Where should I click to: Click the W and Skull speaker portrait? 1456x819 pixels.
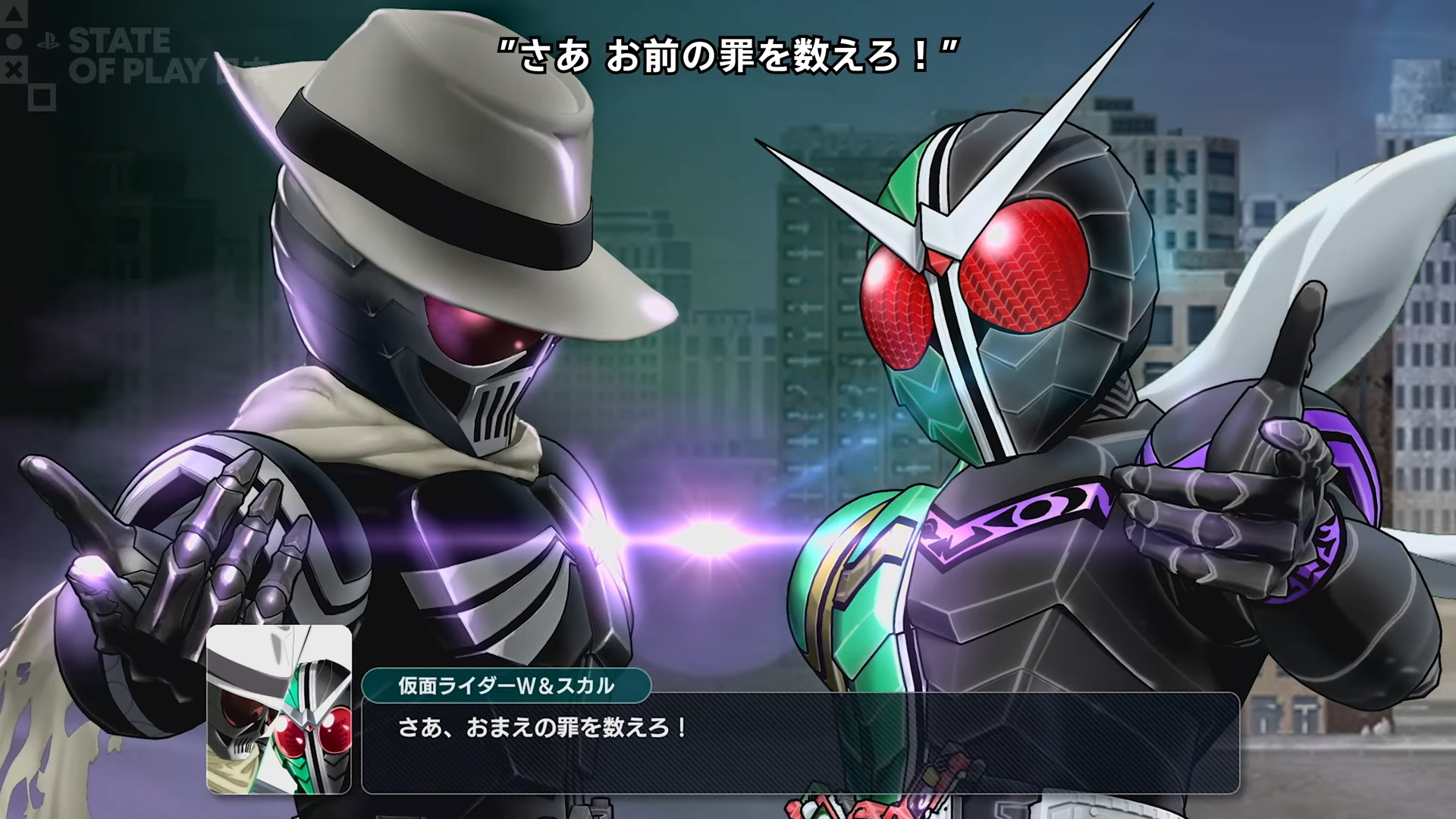(279, 710)
